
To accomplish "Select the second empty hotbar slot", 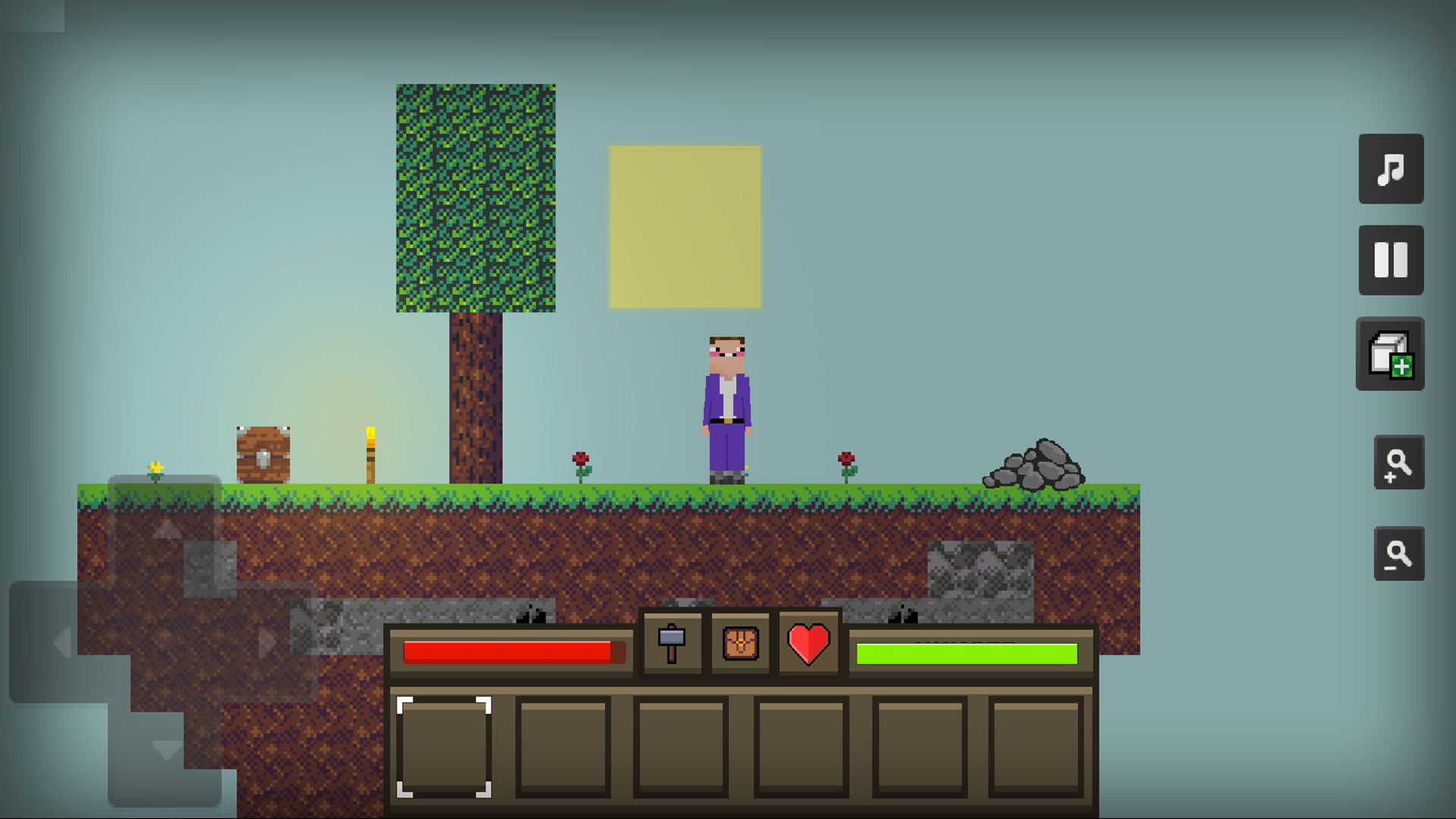I will point(563,747).
